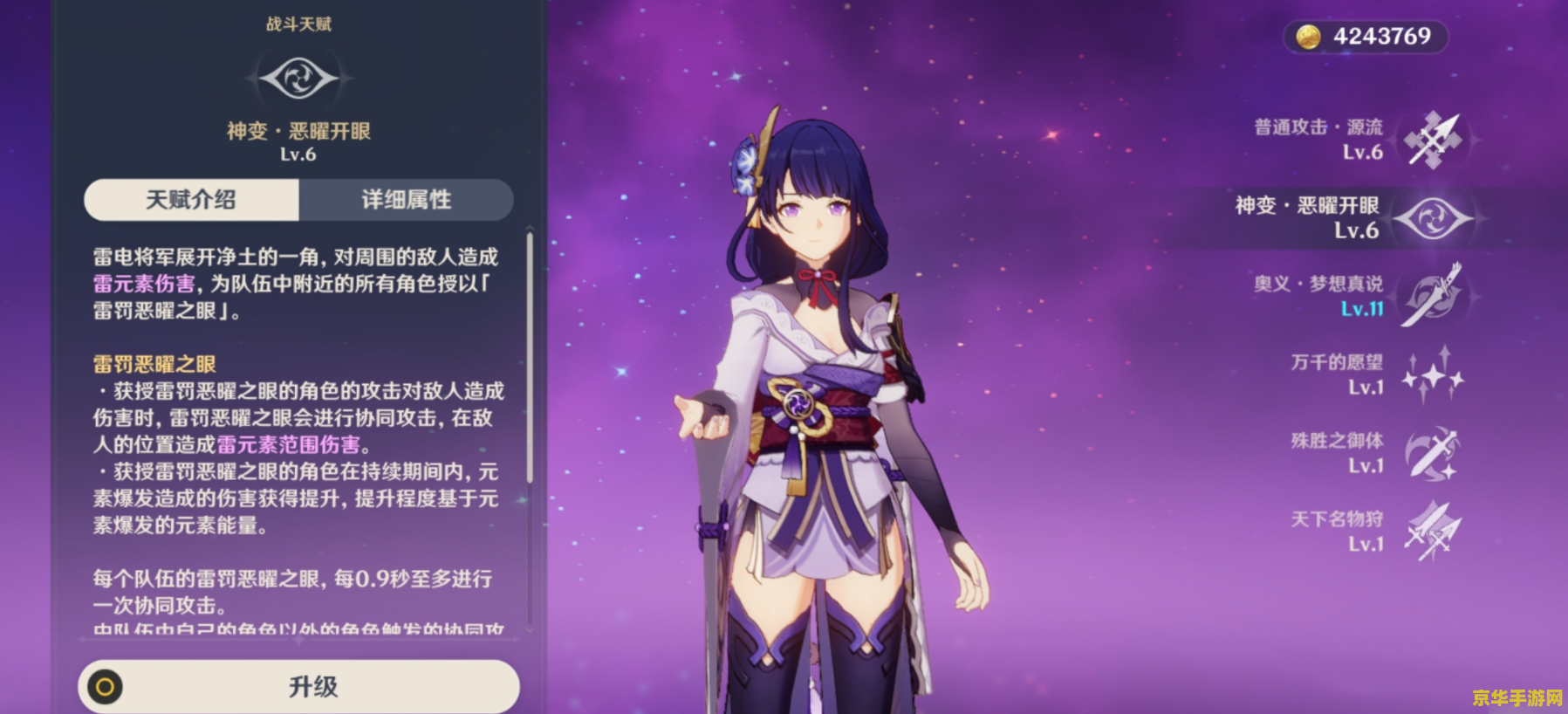Switch to the 详细属性 tab
The height and width of the screenshot is (714, 1568).
[x=406, y=200]
